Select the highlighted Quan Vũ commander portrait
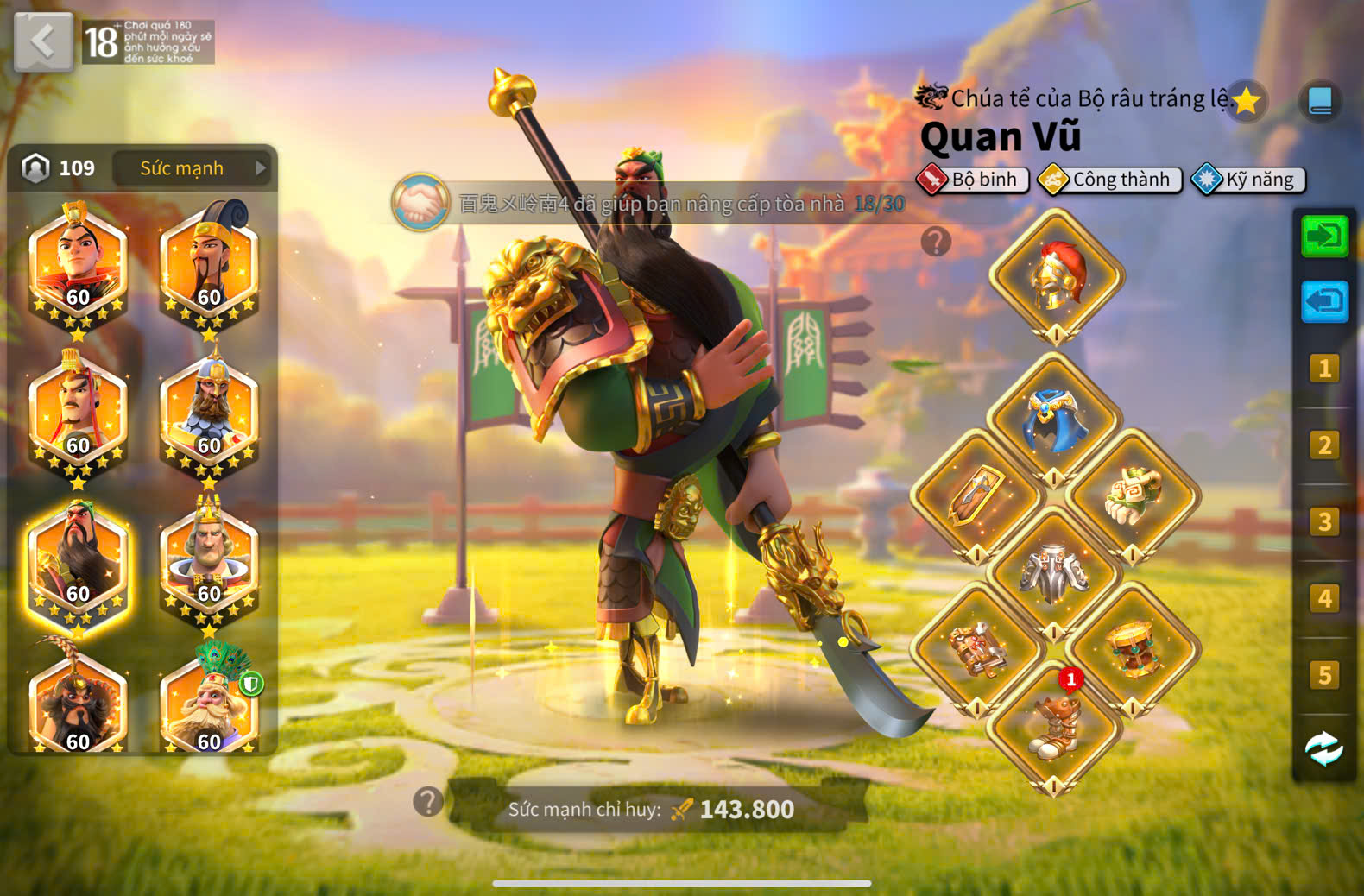 point(78,565)
